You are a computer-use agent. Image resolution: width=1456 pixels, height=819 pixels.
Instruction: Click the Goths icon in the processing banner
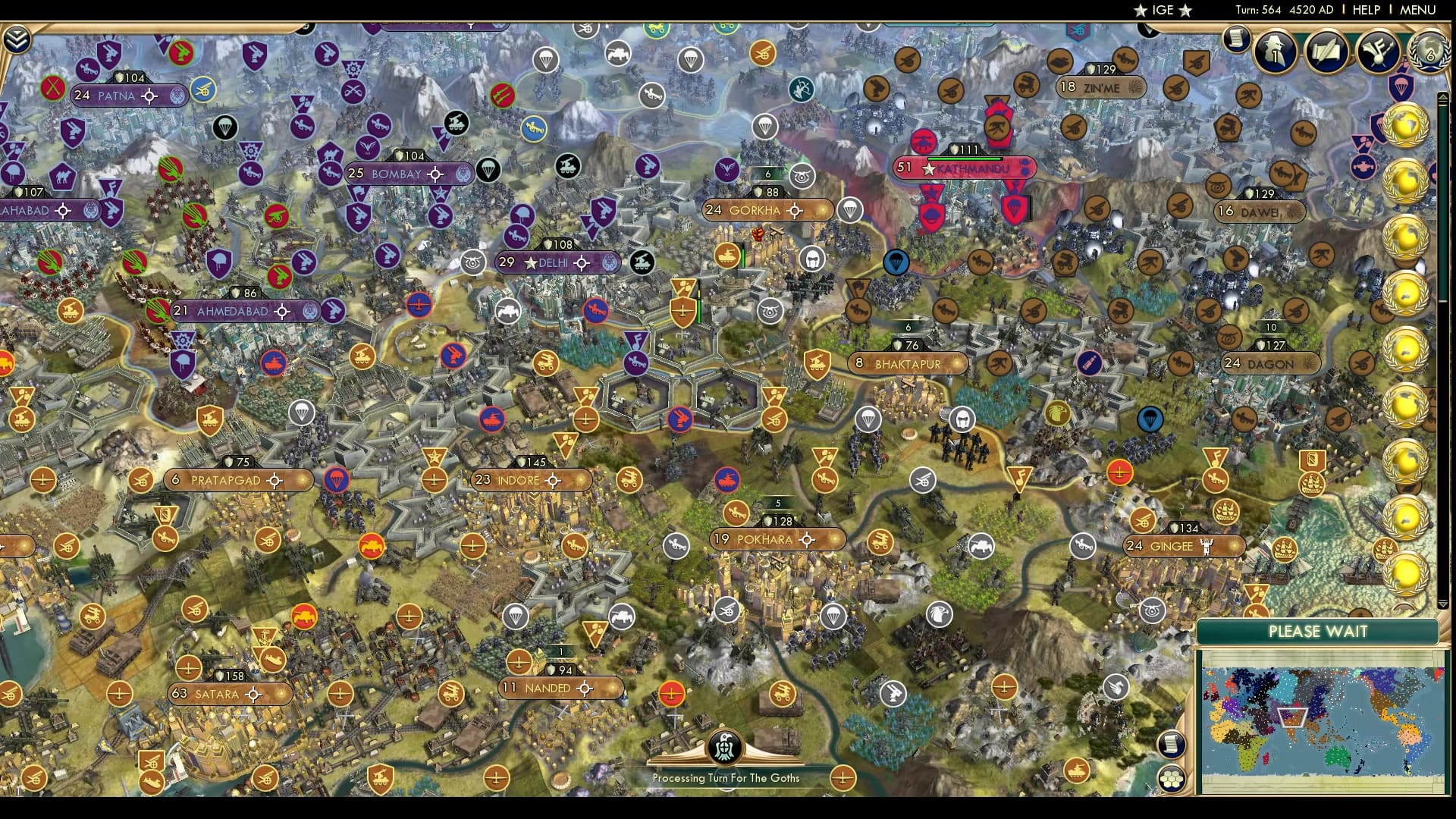pos(726,747)
